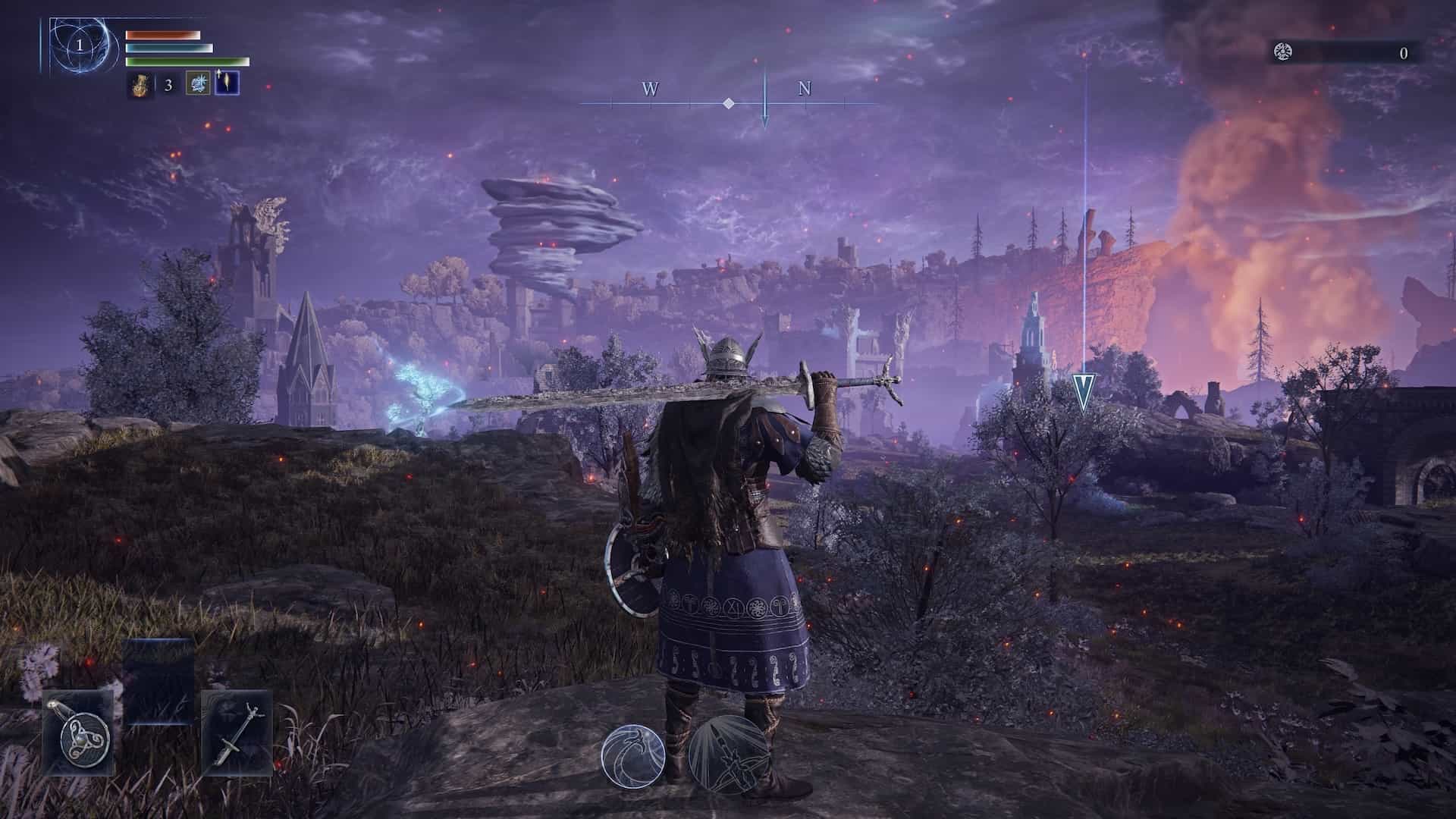Select the blue feather status icon

point(227,83)
